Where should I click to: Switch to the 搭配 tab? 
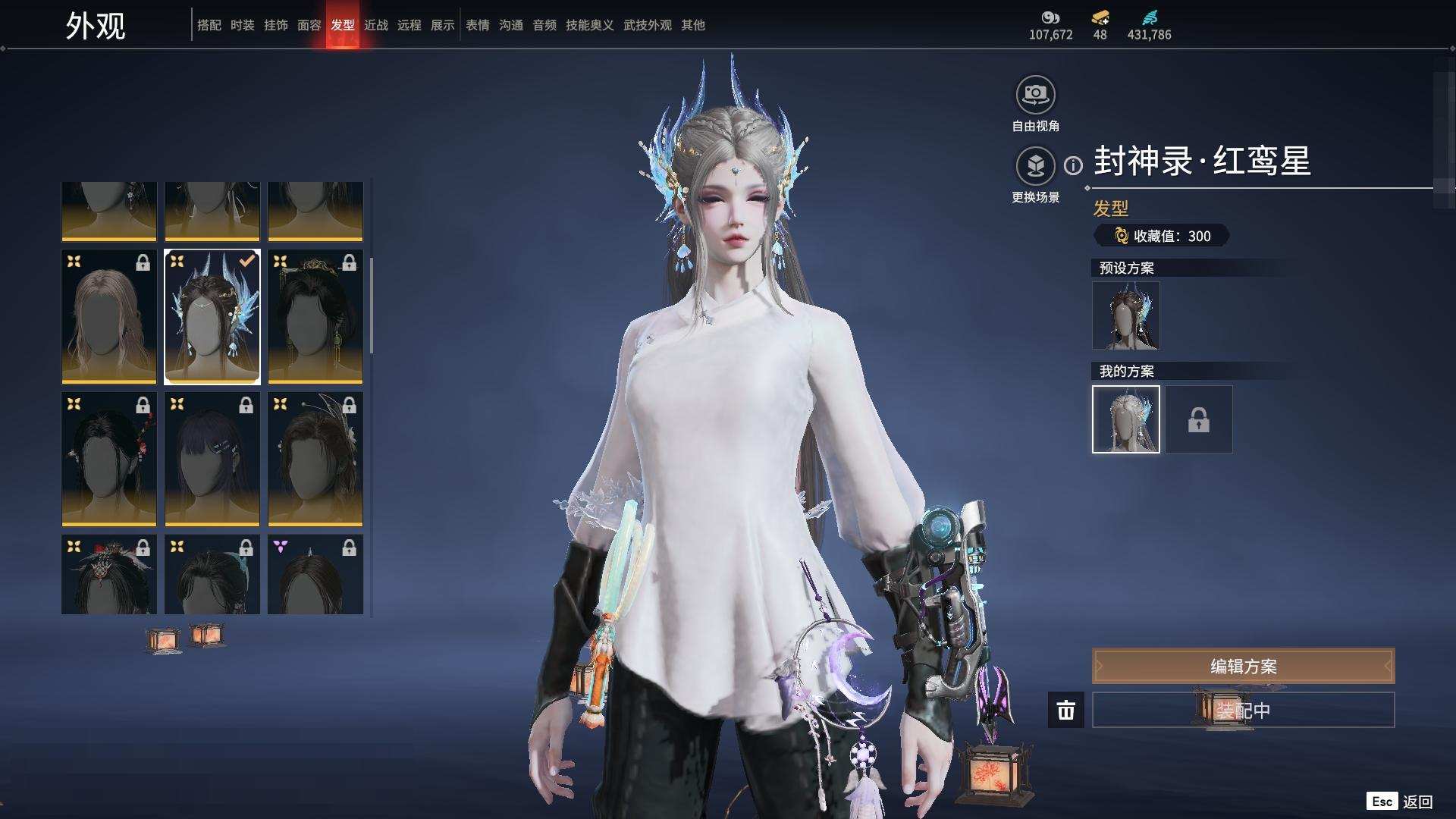click(209, 25)
